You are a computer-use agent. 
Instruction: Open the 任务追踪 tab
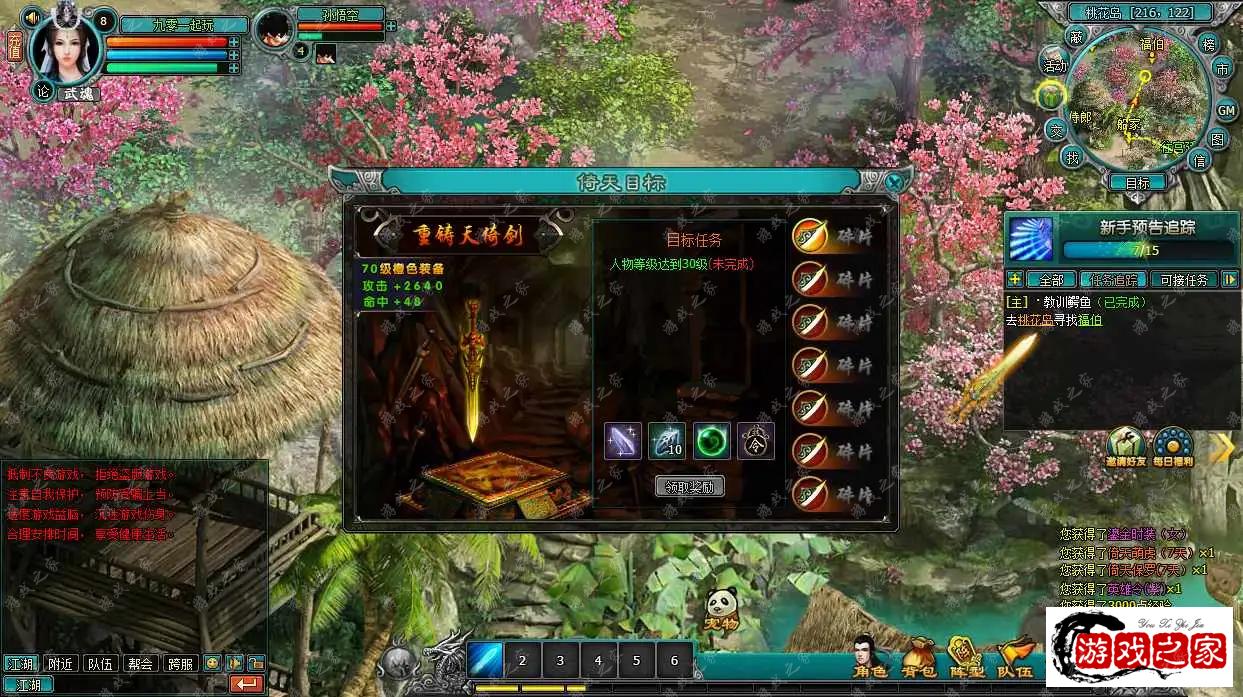click(x=1113, y=280)
